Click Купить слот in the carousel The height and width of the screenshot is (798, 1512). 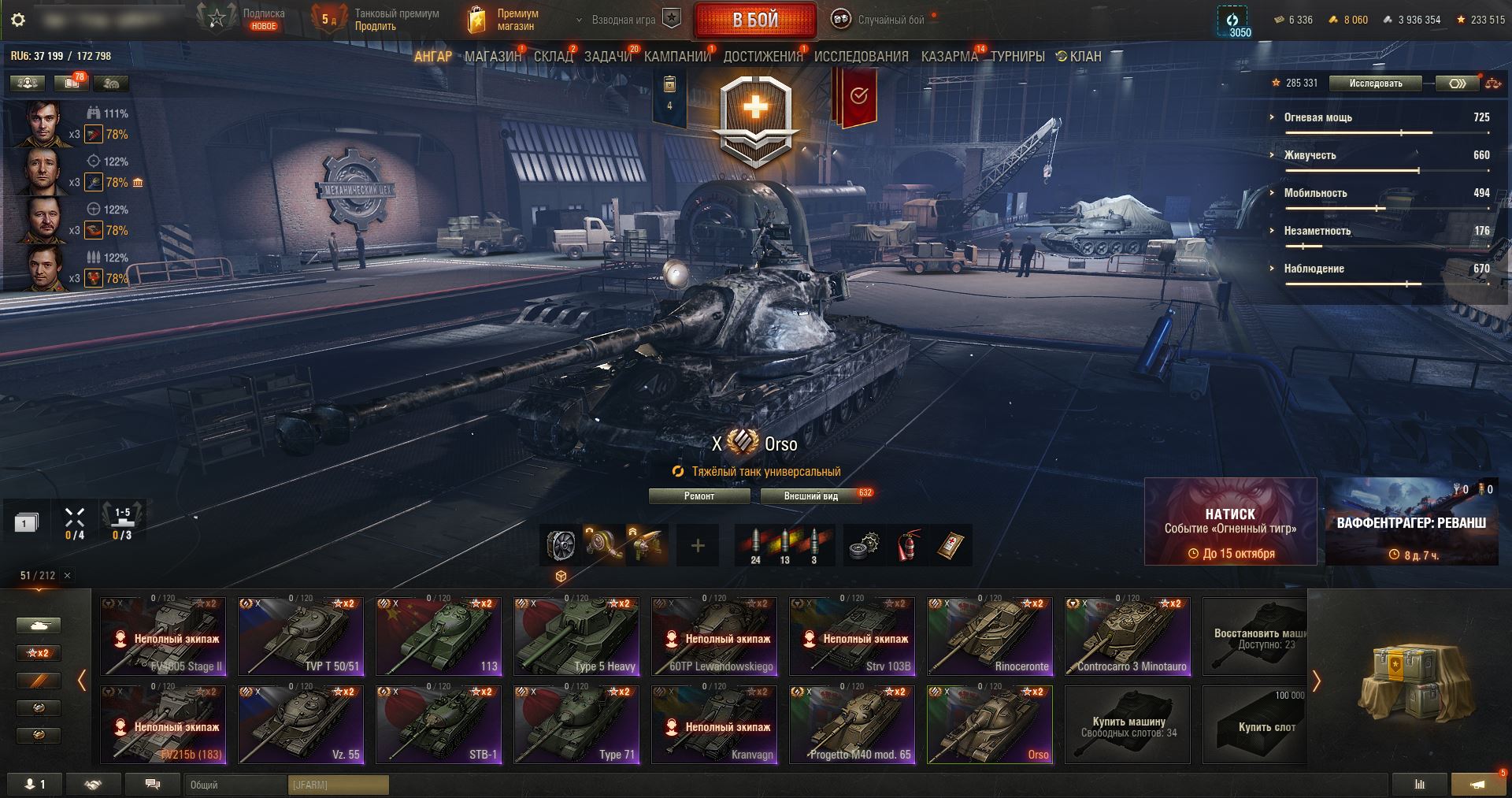pos(1266,725)
